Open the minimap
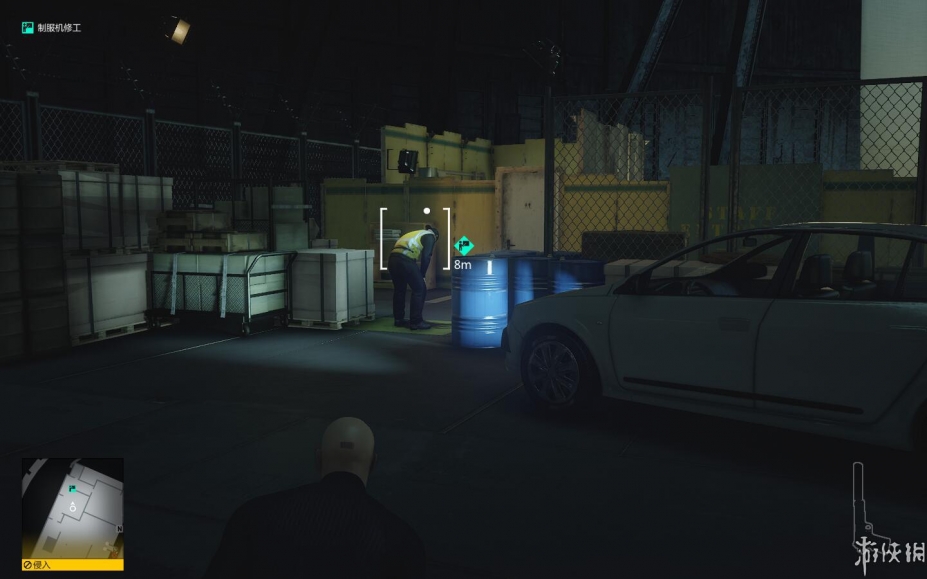Screen dimensions: 927x579 [72, 507]
